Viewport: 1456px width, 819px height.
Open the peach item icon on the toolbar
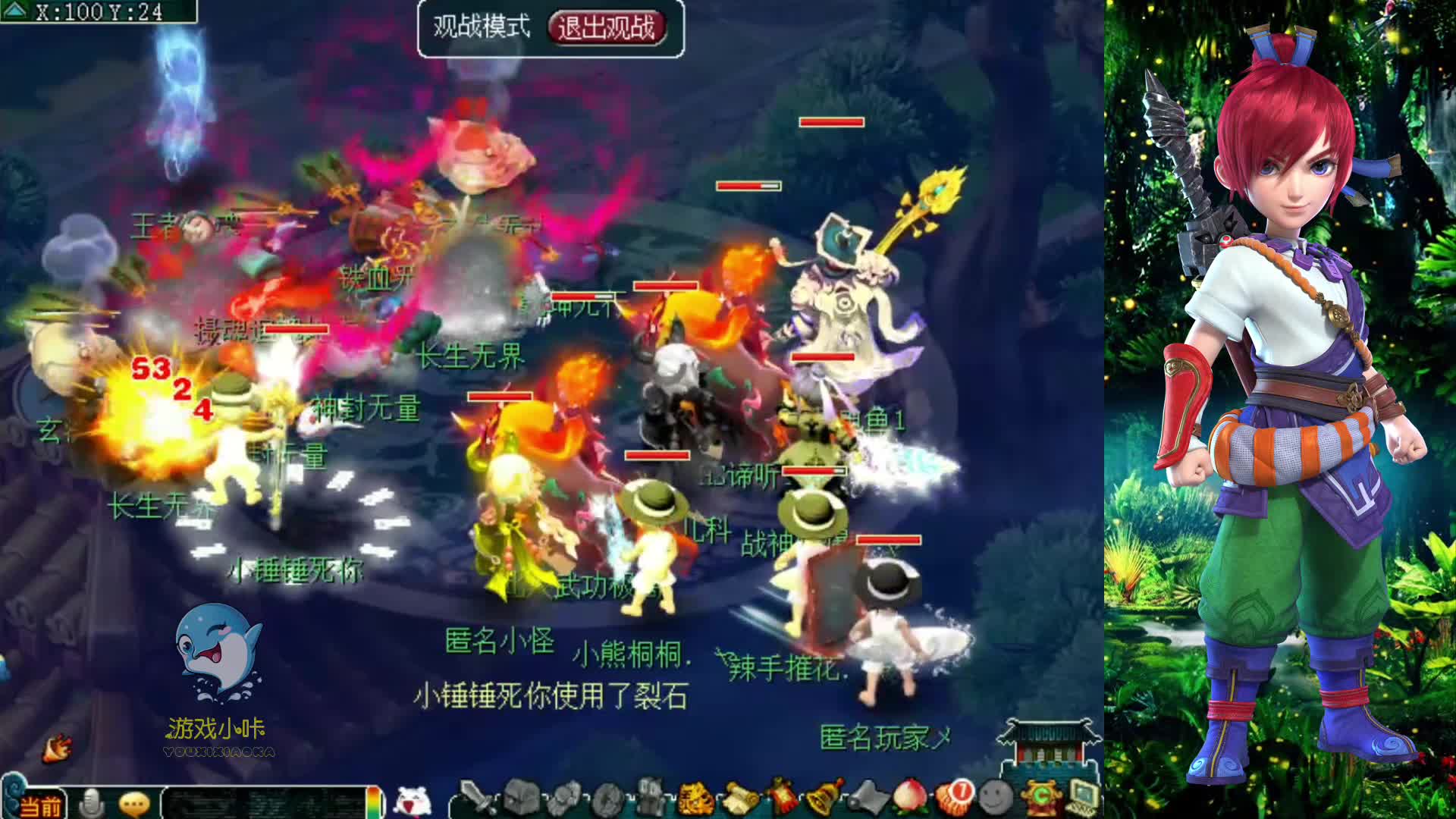pos(909,796)
